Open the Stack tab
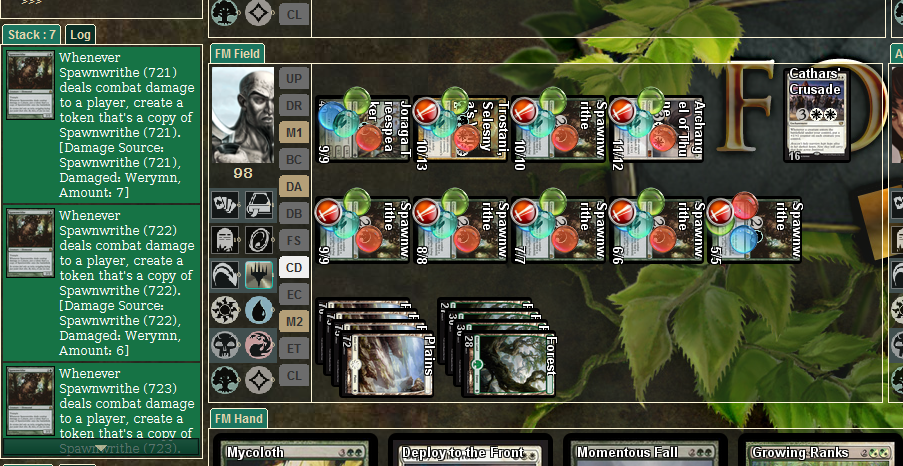The image size is (903, 466). click(x=31, y=35)
